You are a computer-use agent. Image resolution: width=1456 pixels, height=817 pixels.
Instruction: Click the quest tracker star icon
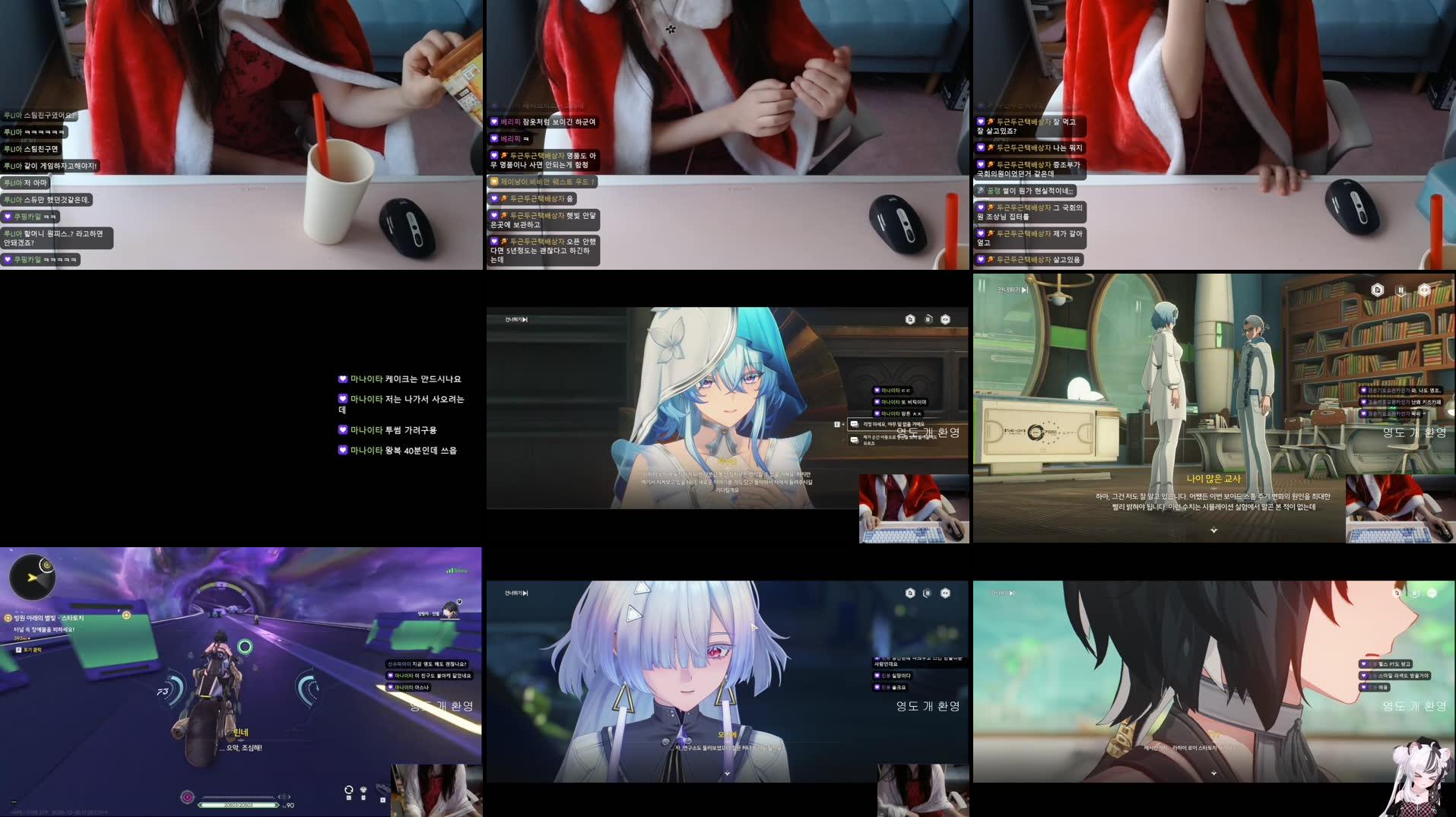(8, 617)
